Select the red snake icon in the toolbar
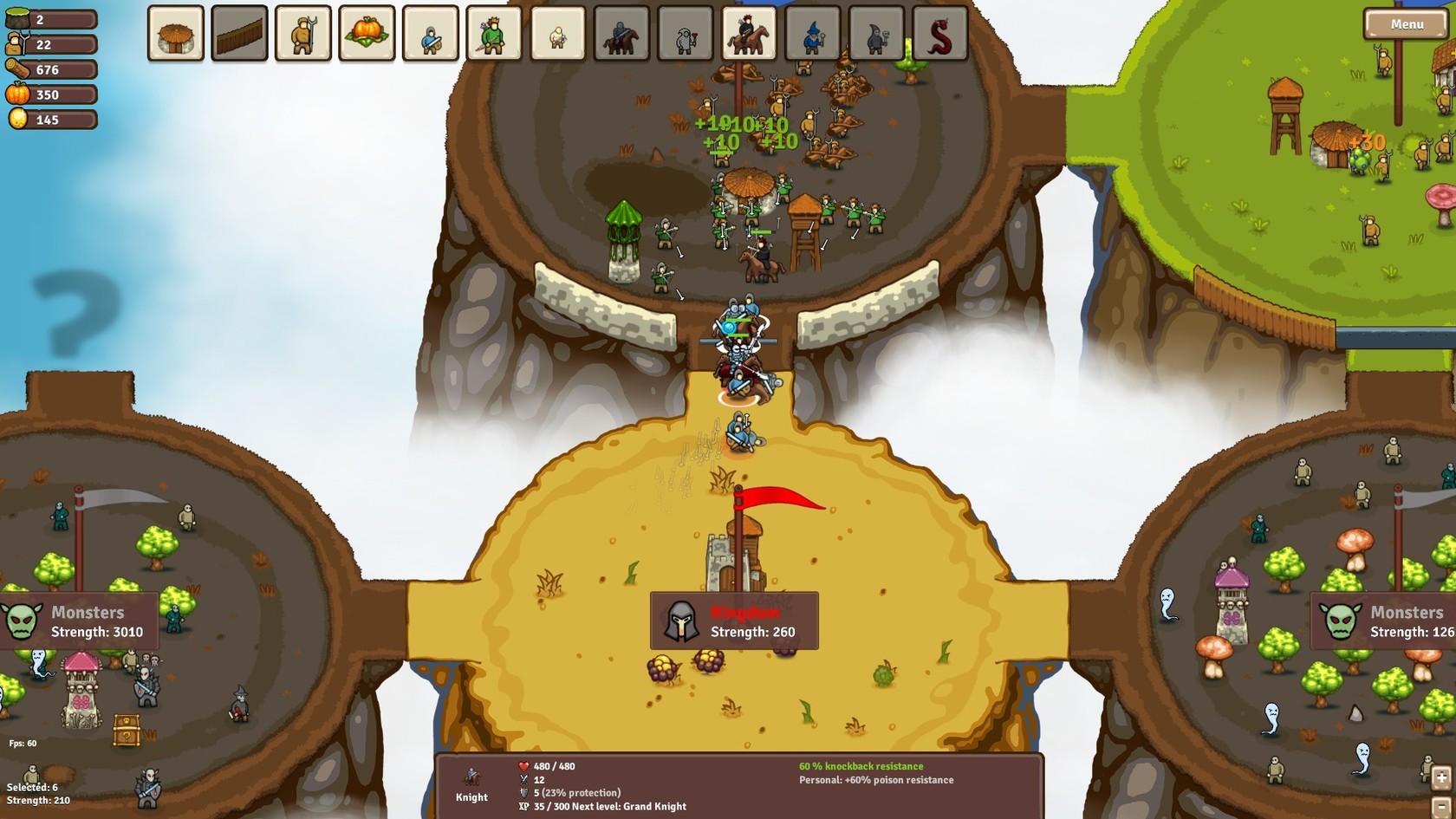Viewport: 1456px width, 819px height. 937,35
